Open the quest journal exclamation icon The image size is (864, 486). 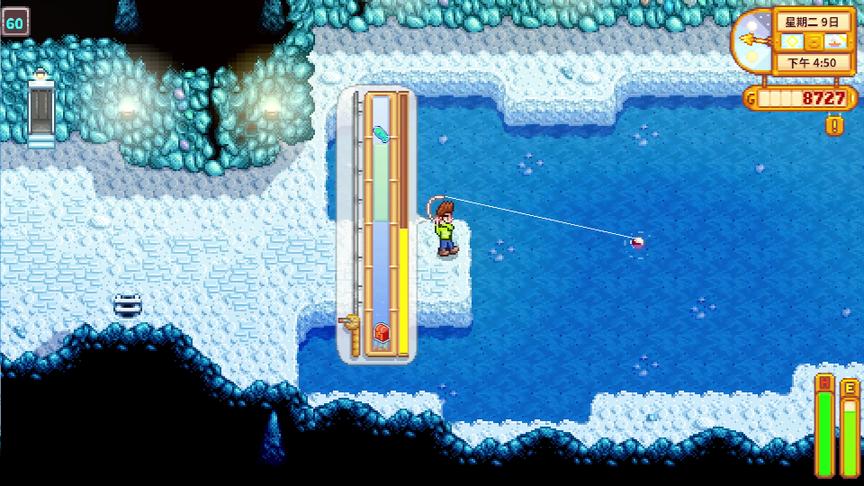pyautogui.click(x=832, y=125)
